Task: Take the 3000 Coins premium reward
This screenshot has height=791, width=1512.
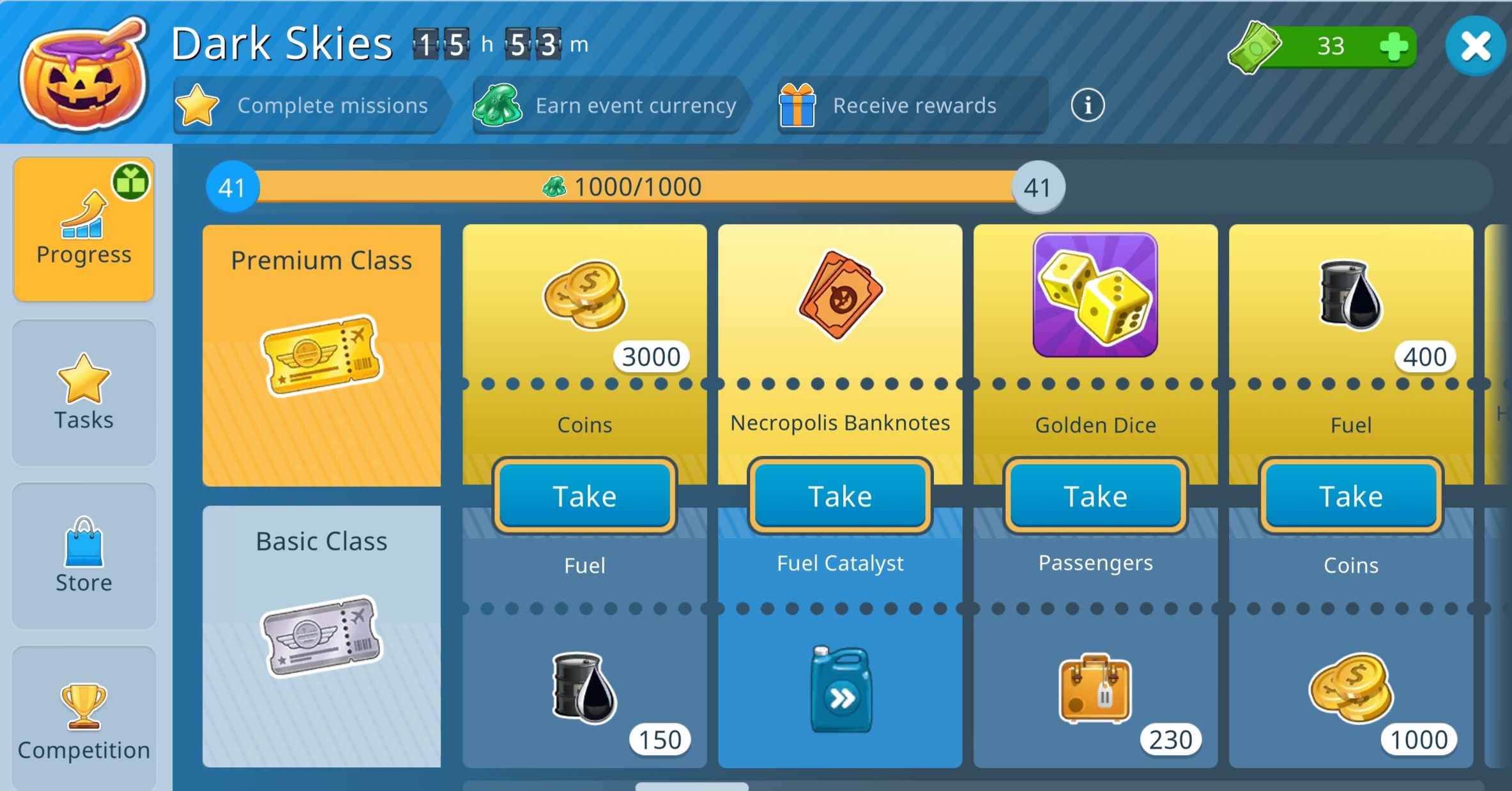Action: pos(584,496)
